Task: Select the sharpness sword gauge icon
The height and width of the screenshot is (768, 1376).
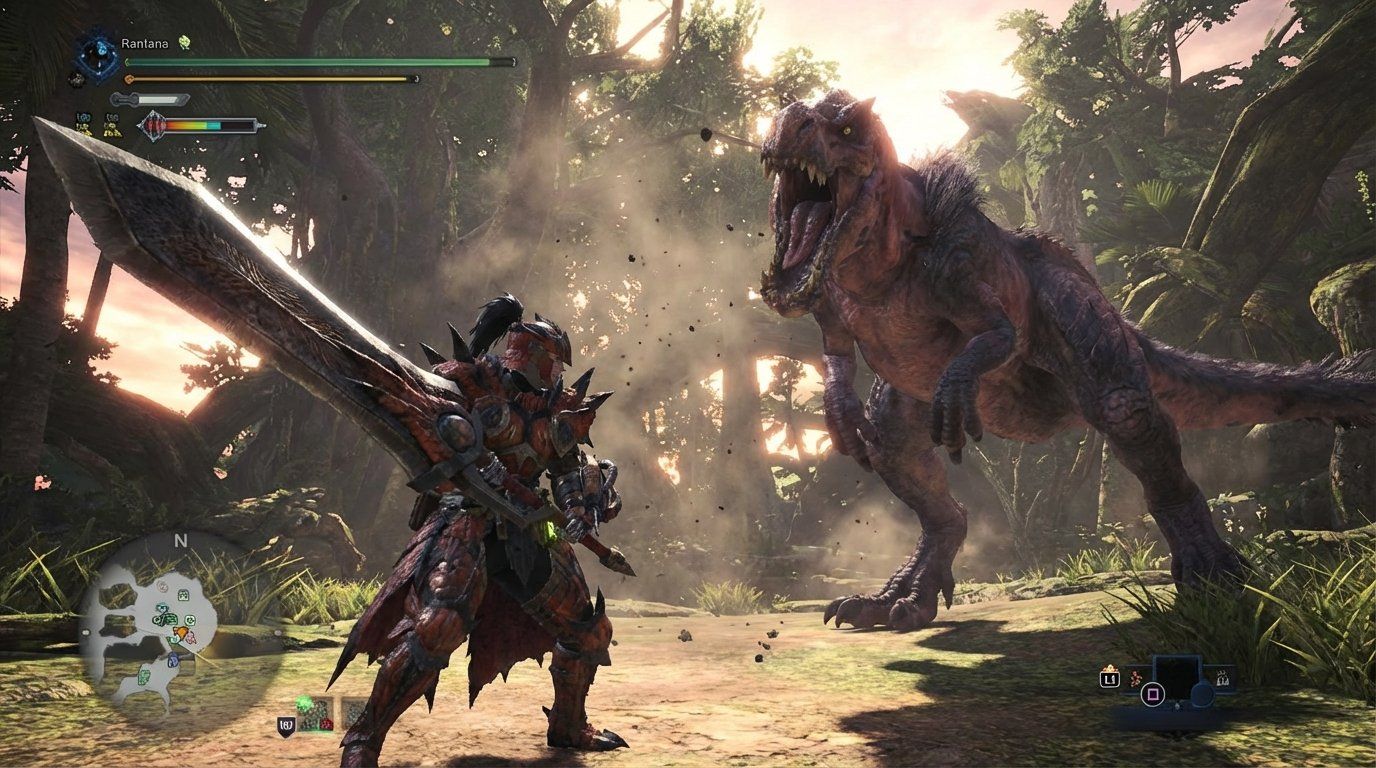Action: tap(150, 99)
